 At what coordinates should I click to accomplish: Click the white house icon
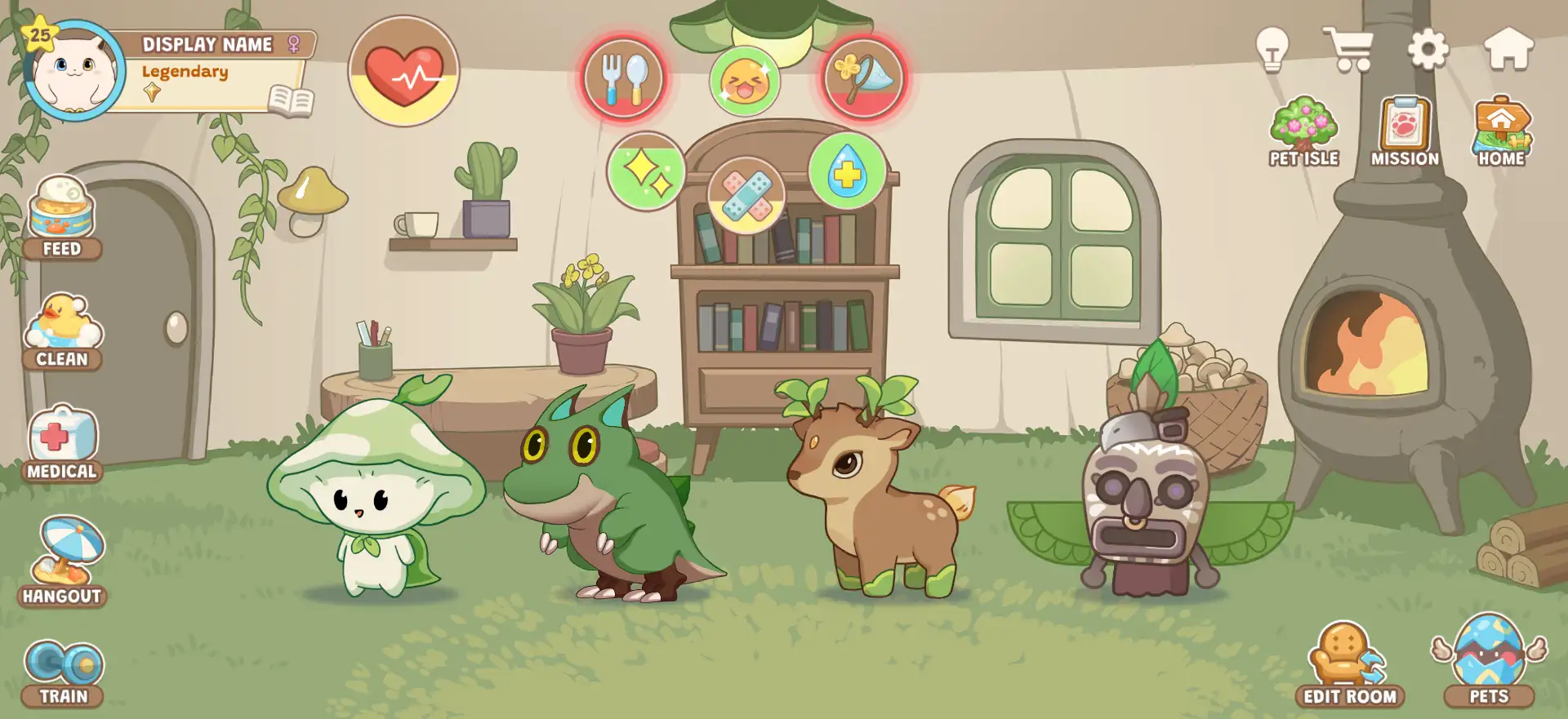pos(1508,50)
